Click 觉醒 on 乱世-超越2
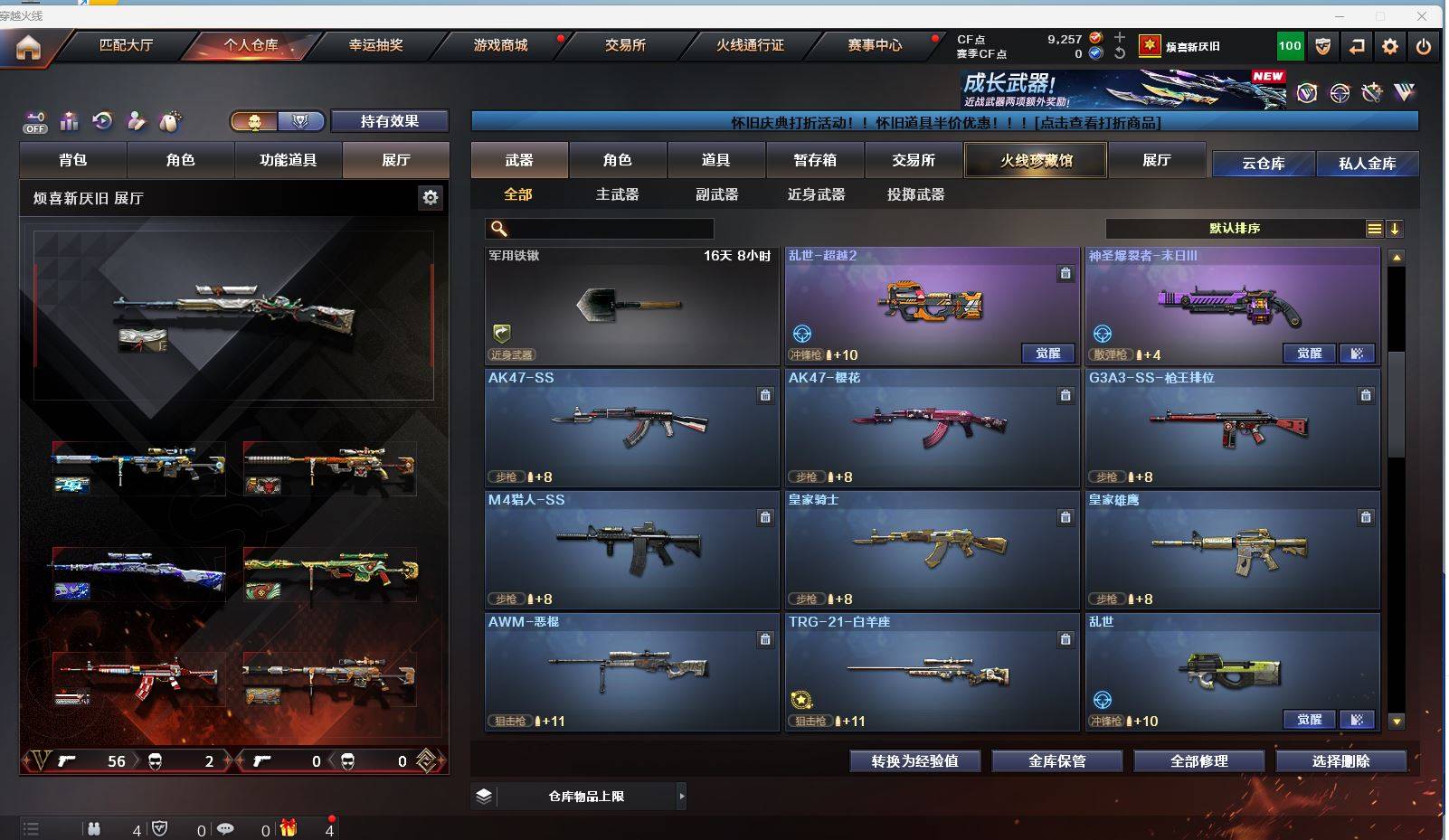1449x840 pixels. tap(1047, 354)
